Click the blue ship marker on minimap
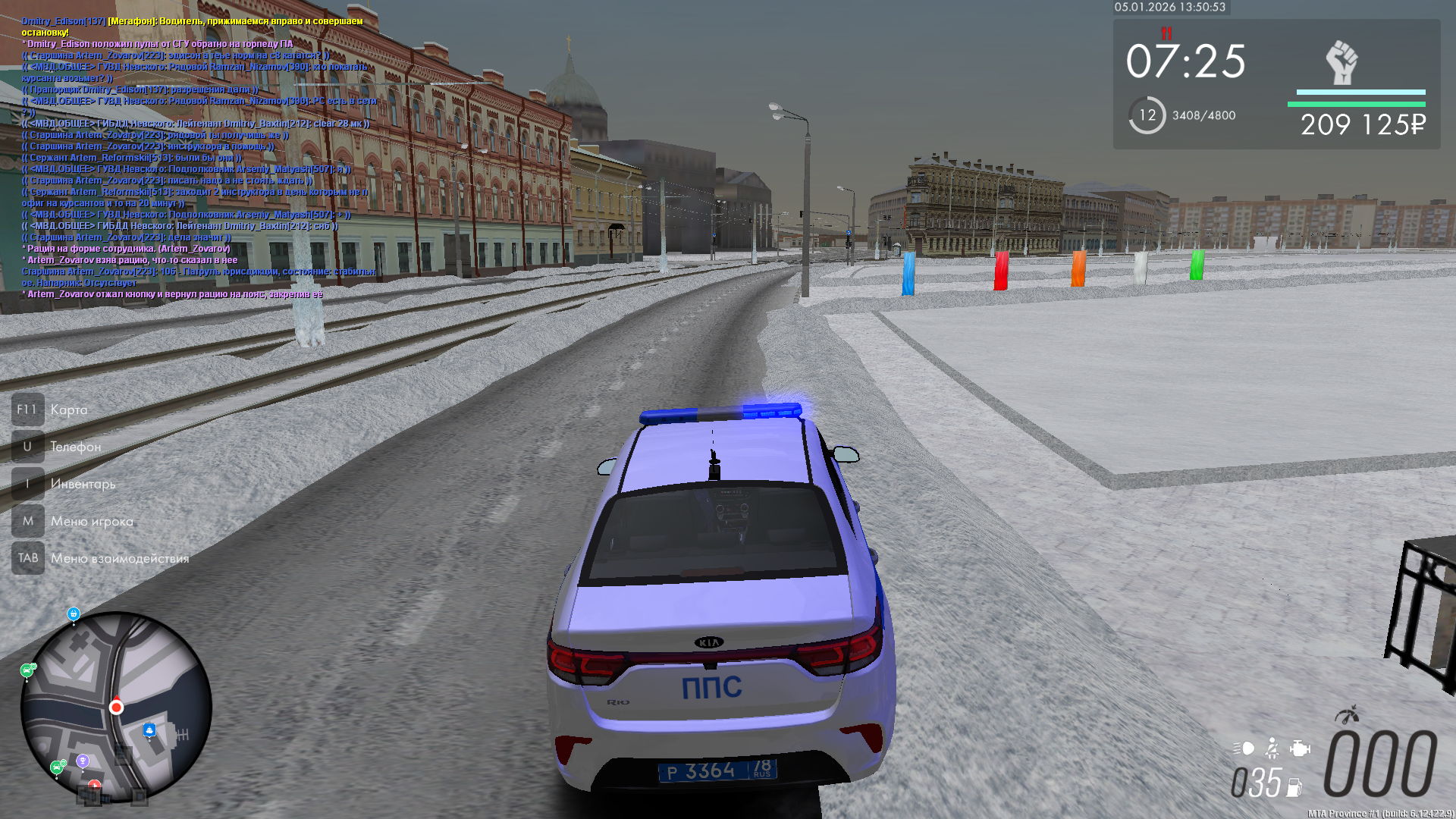 [x=149, y=730]
